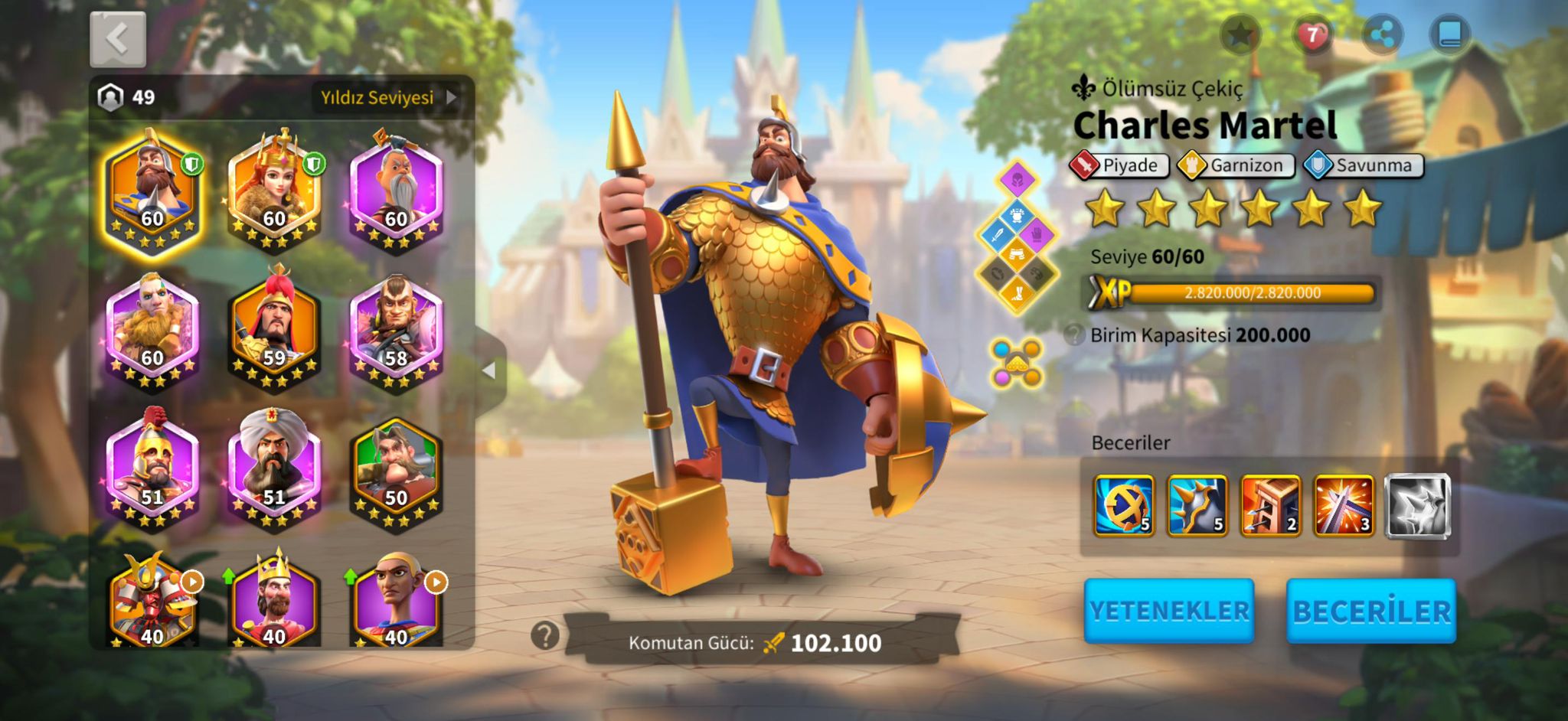Open the blue book icon
The width and height of the screenshot is (1568, 721).
pos(1450,34)
